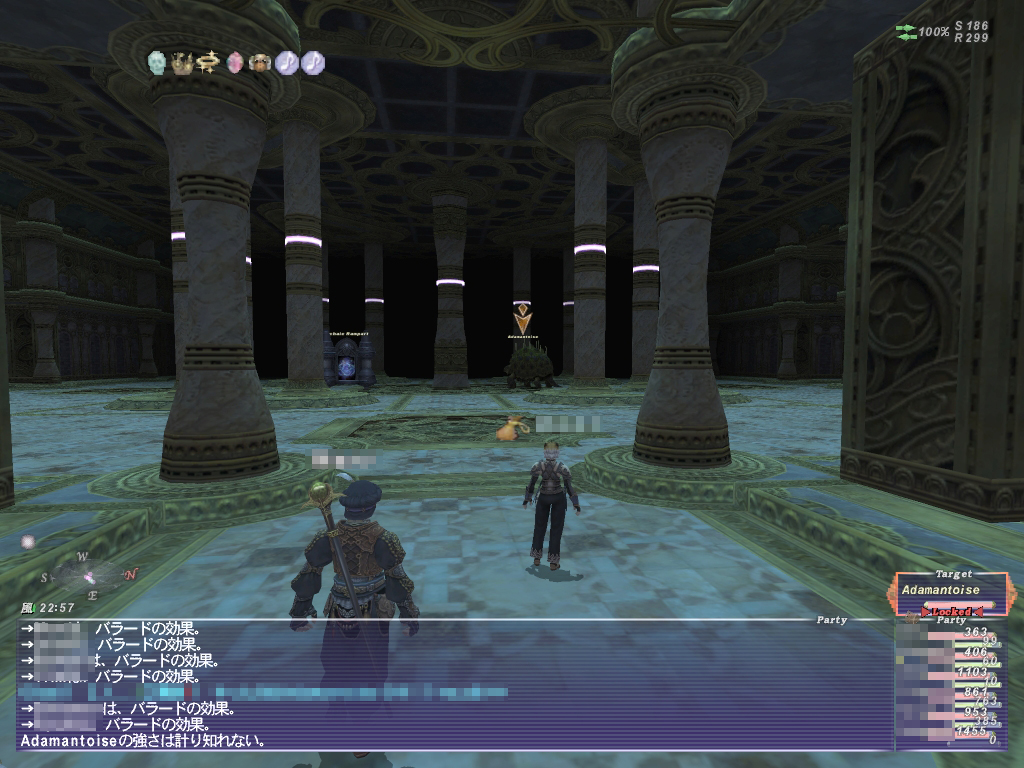Select the golden crown status icon

[183, 63]
